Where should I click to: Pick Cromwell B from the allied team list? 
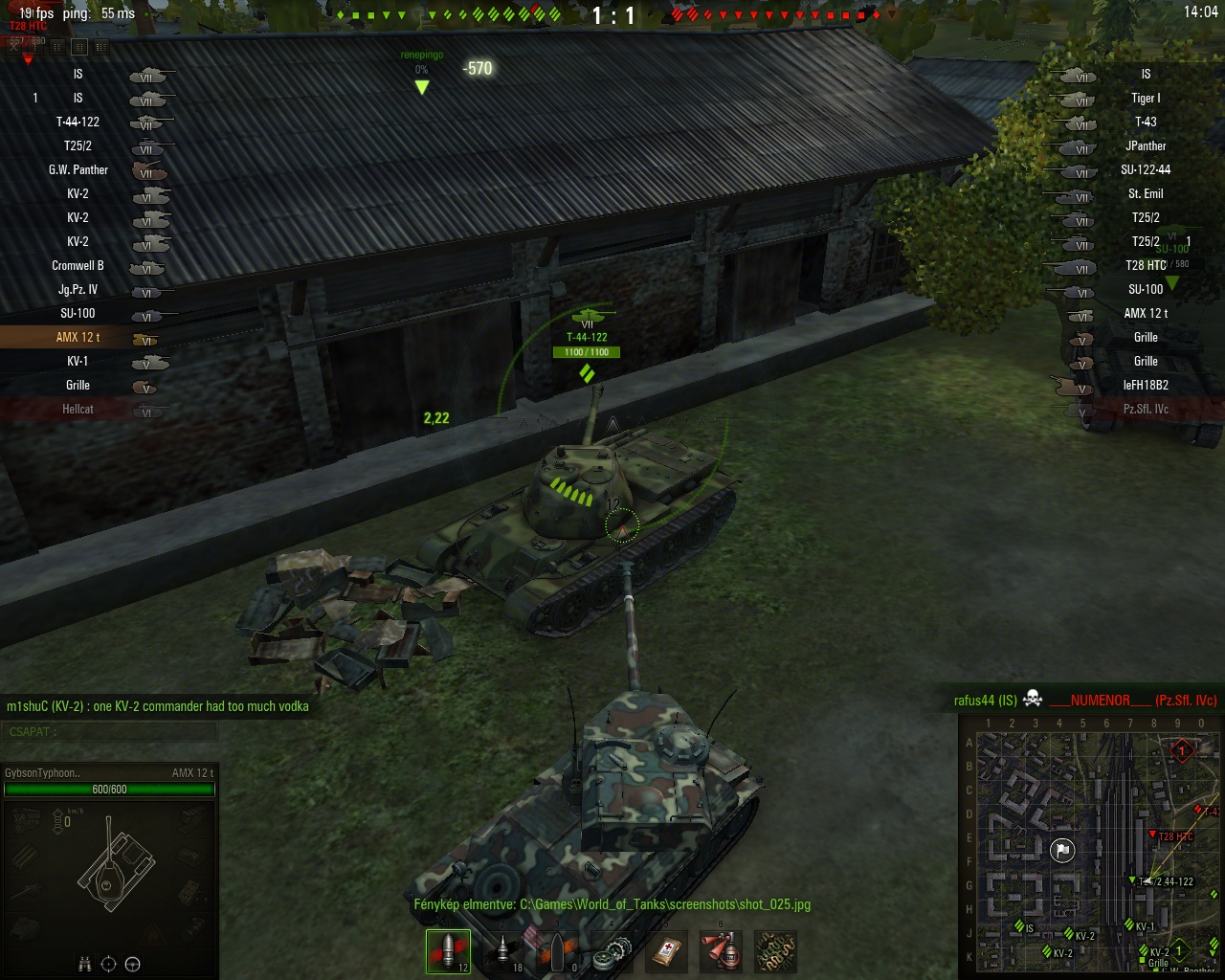point(78,265)
